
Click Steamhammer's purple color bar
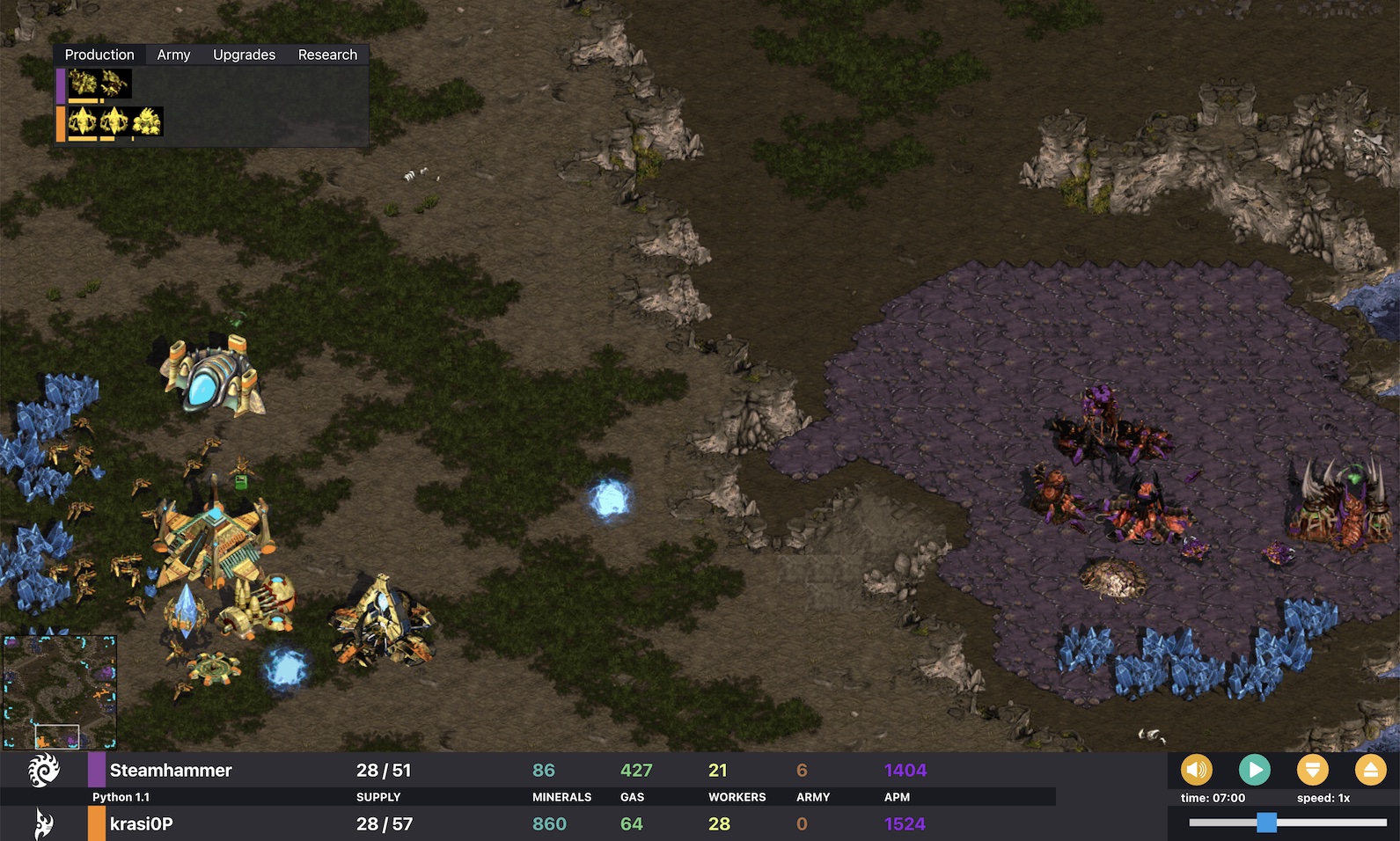95,769
